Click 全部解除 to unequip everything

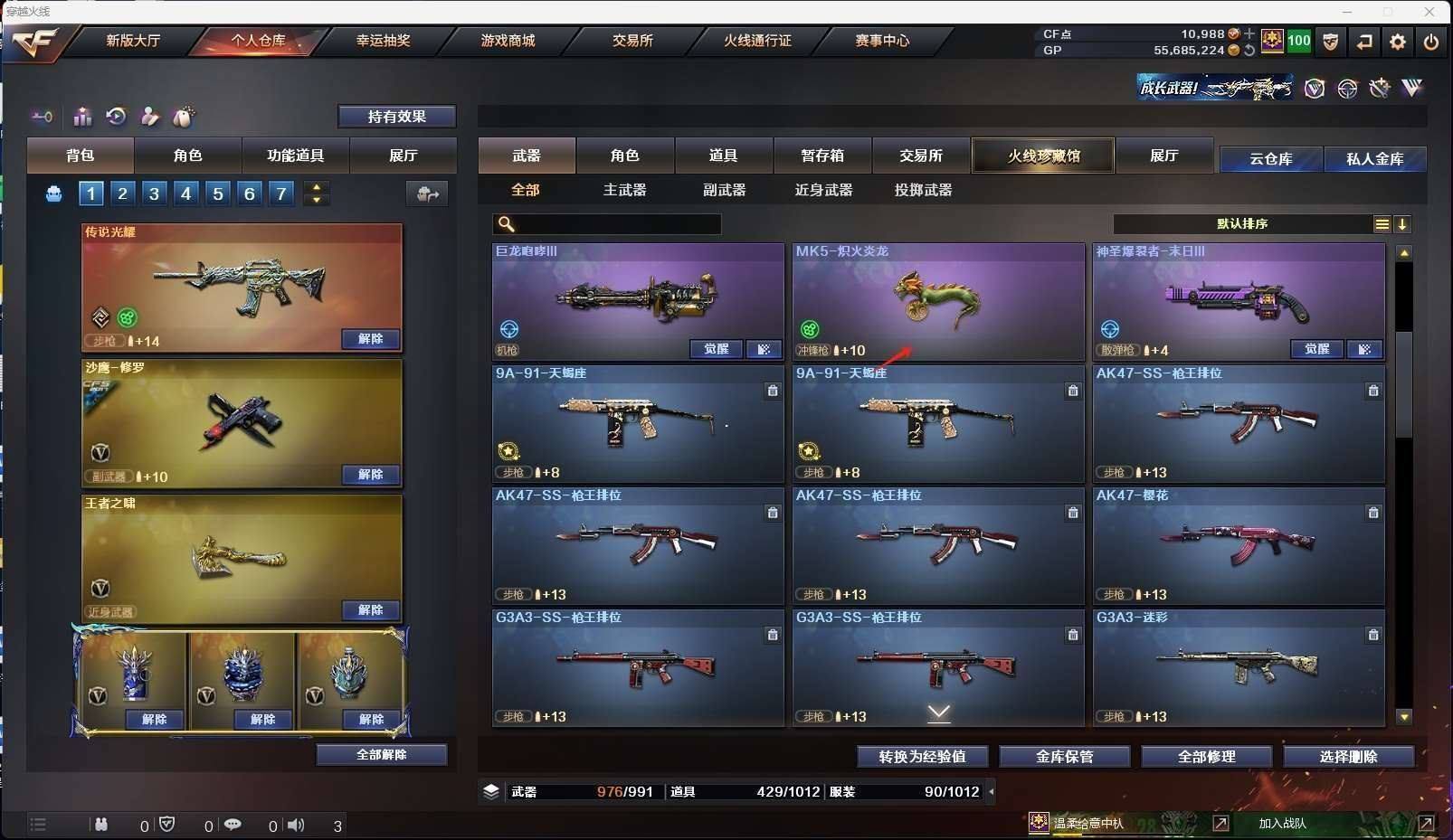(381, 755)
